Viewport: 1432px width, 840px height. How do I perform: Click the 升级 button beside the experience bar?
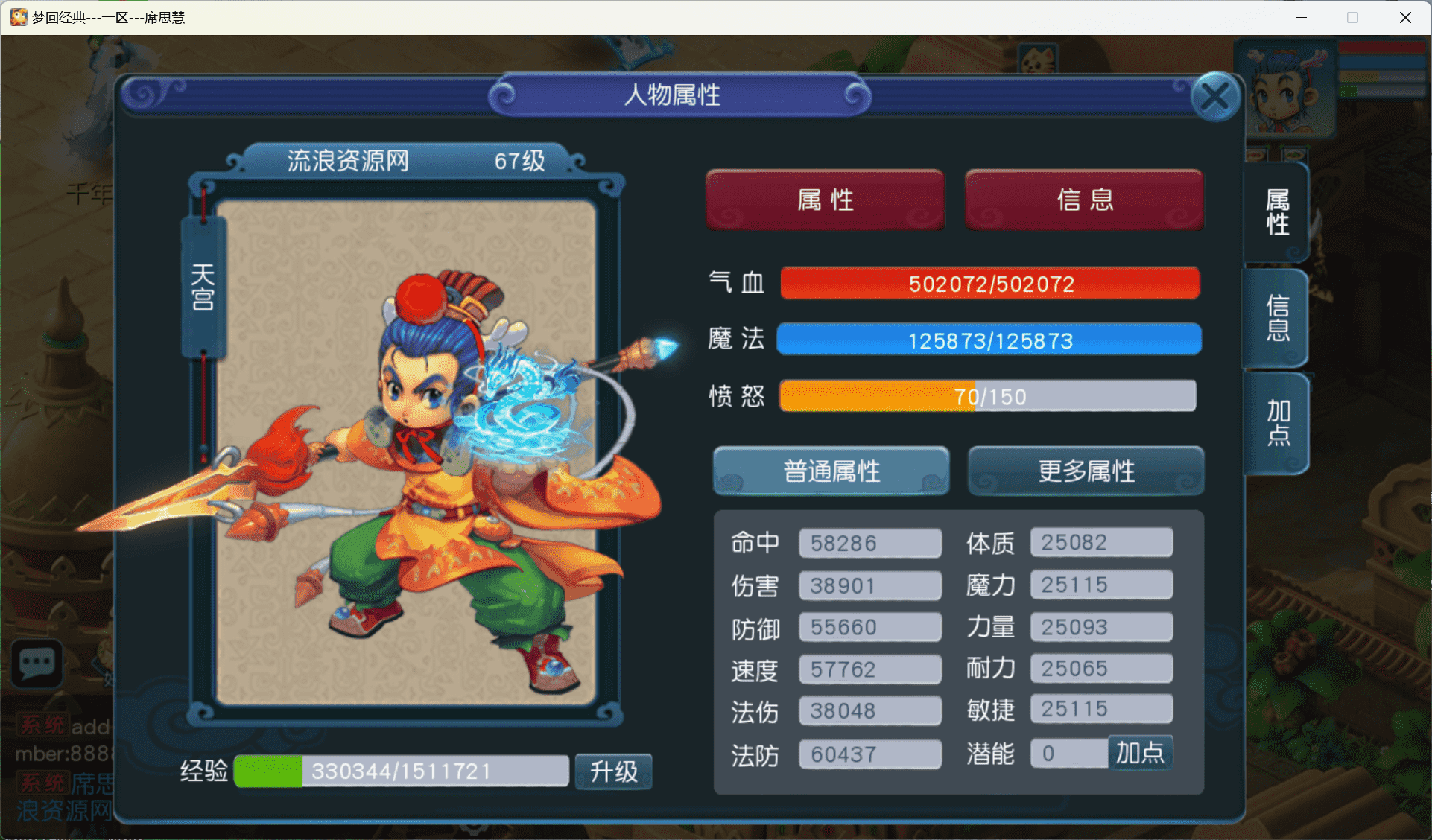click(x=613, y=771)
